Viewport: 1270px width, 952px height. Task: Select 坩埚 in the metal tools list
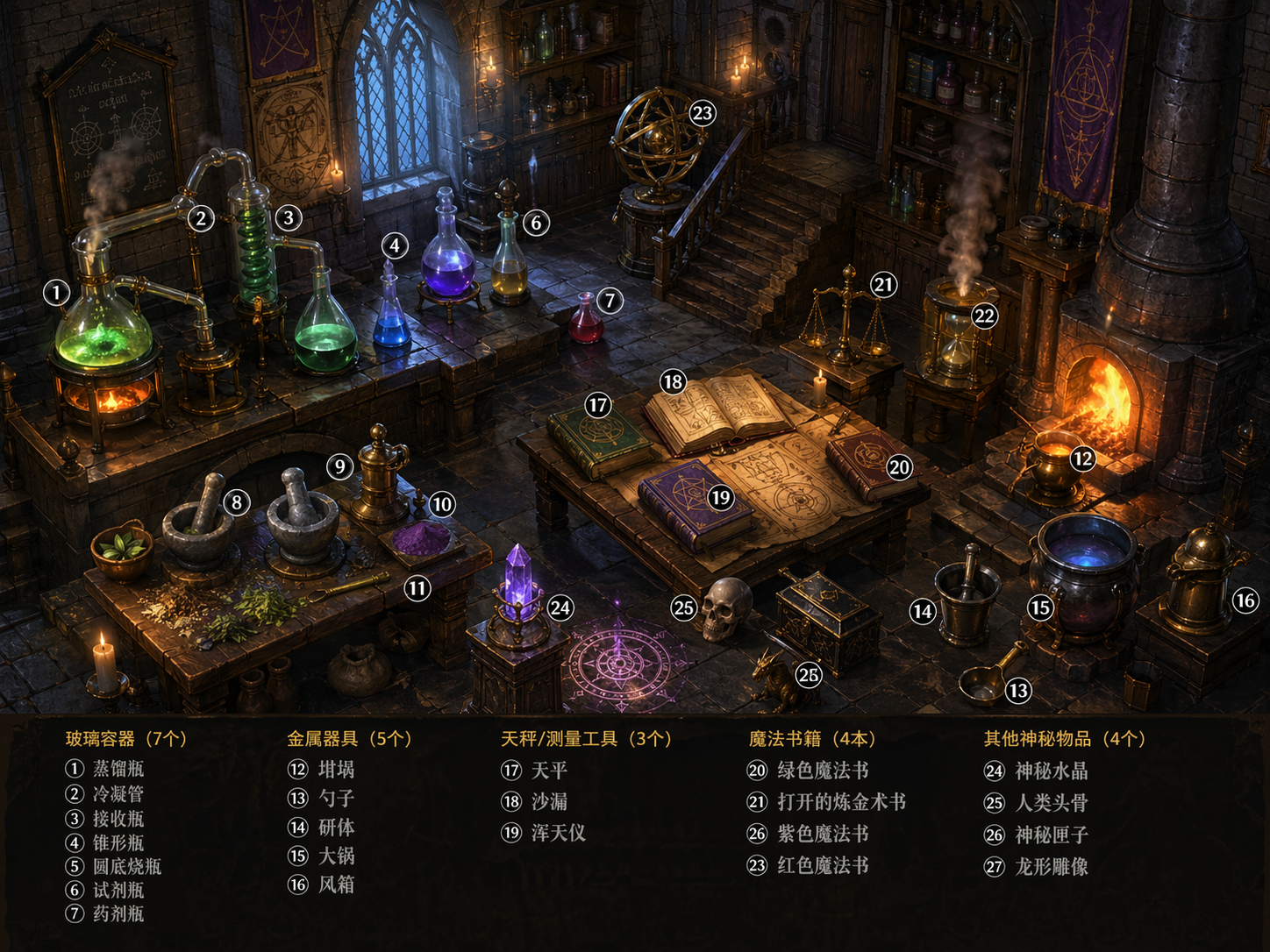(336, 770)
